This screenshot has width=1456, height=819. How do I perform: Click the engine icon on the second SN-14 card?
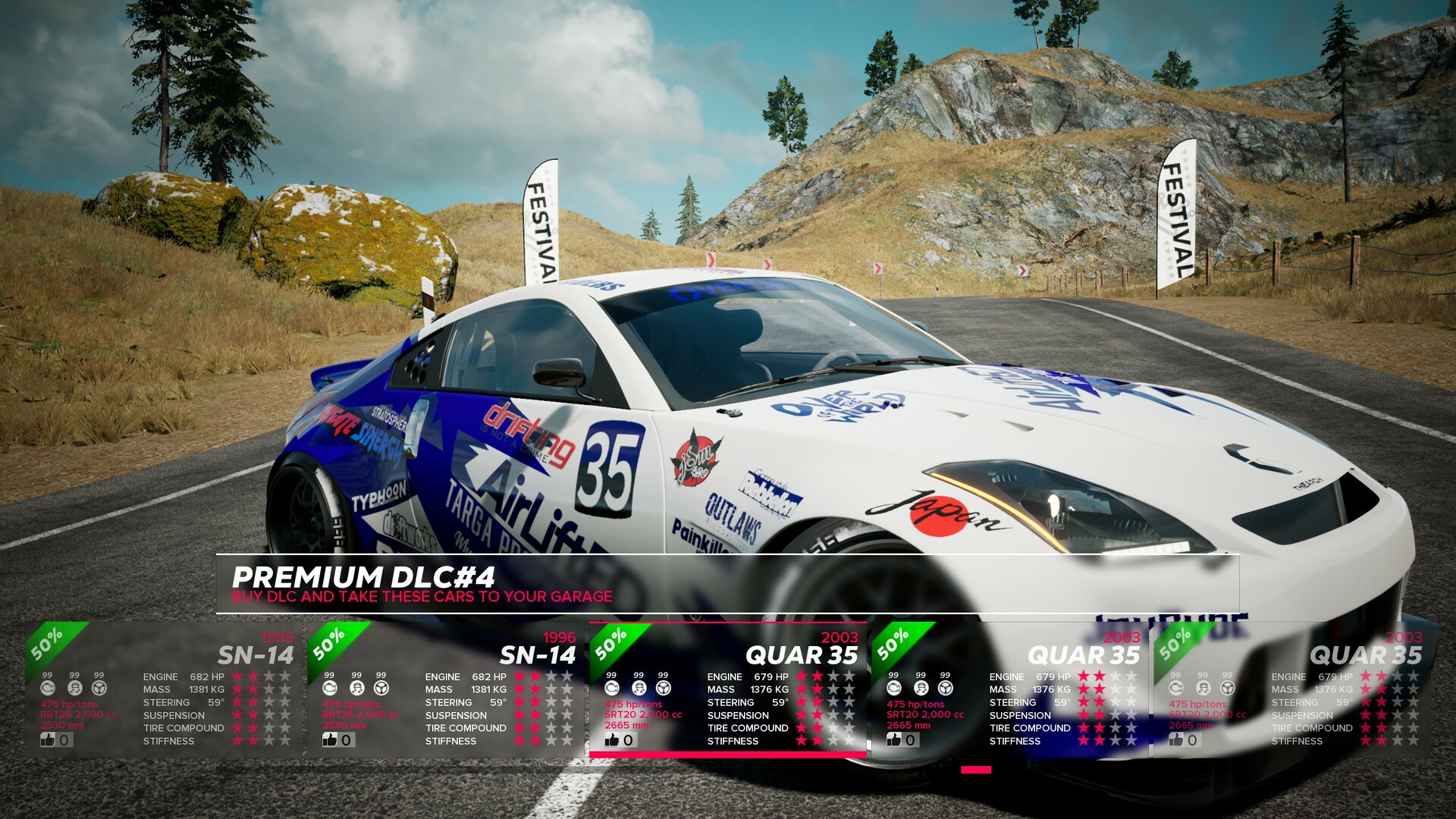coord(328,688)
